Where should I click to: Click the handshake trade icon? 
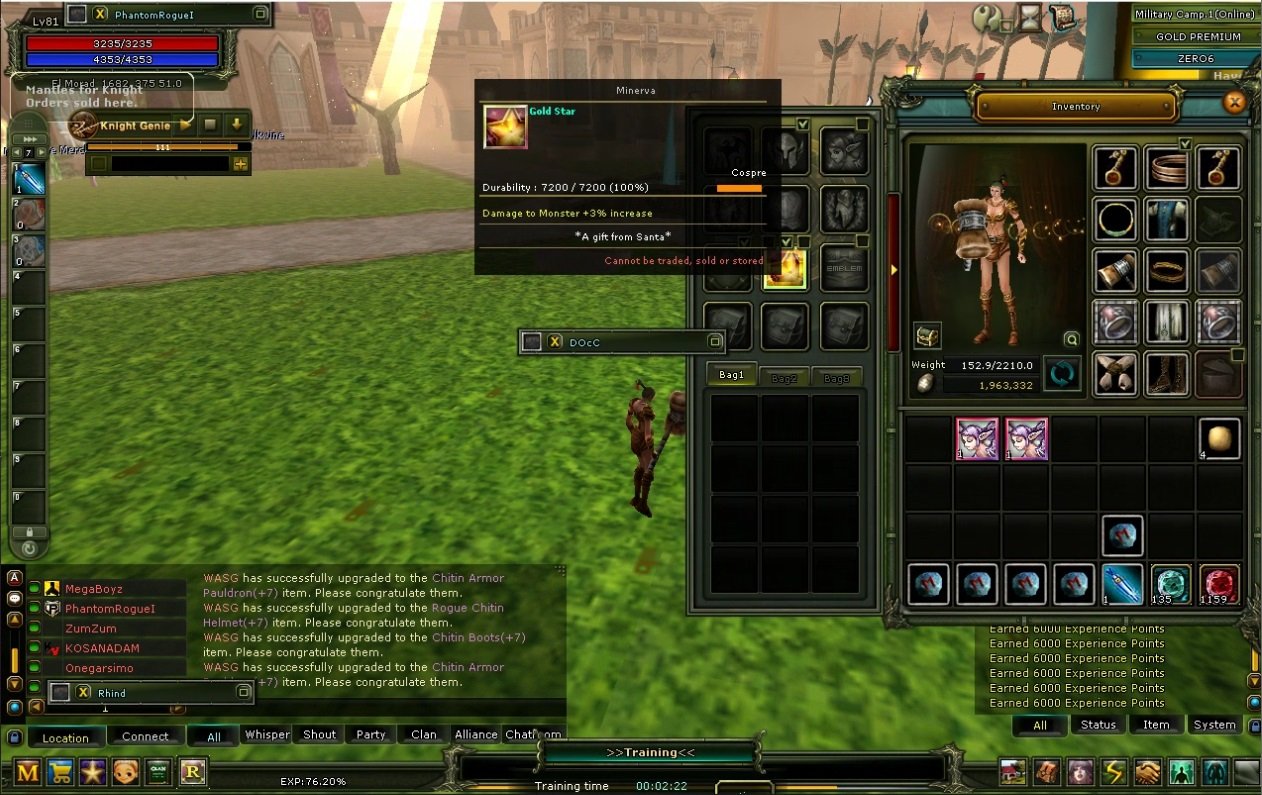click(x=1147, y=772)
